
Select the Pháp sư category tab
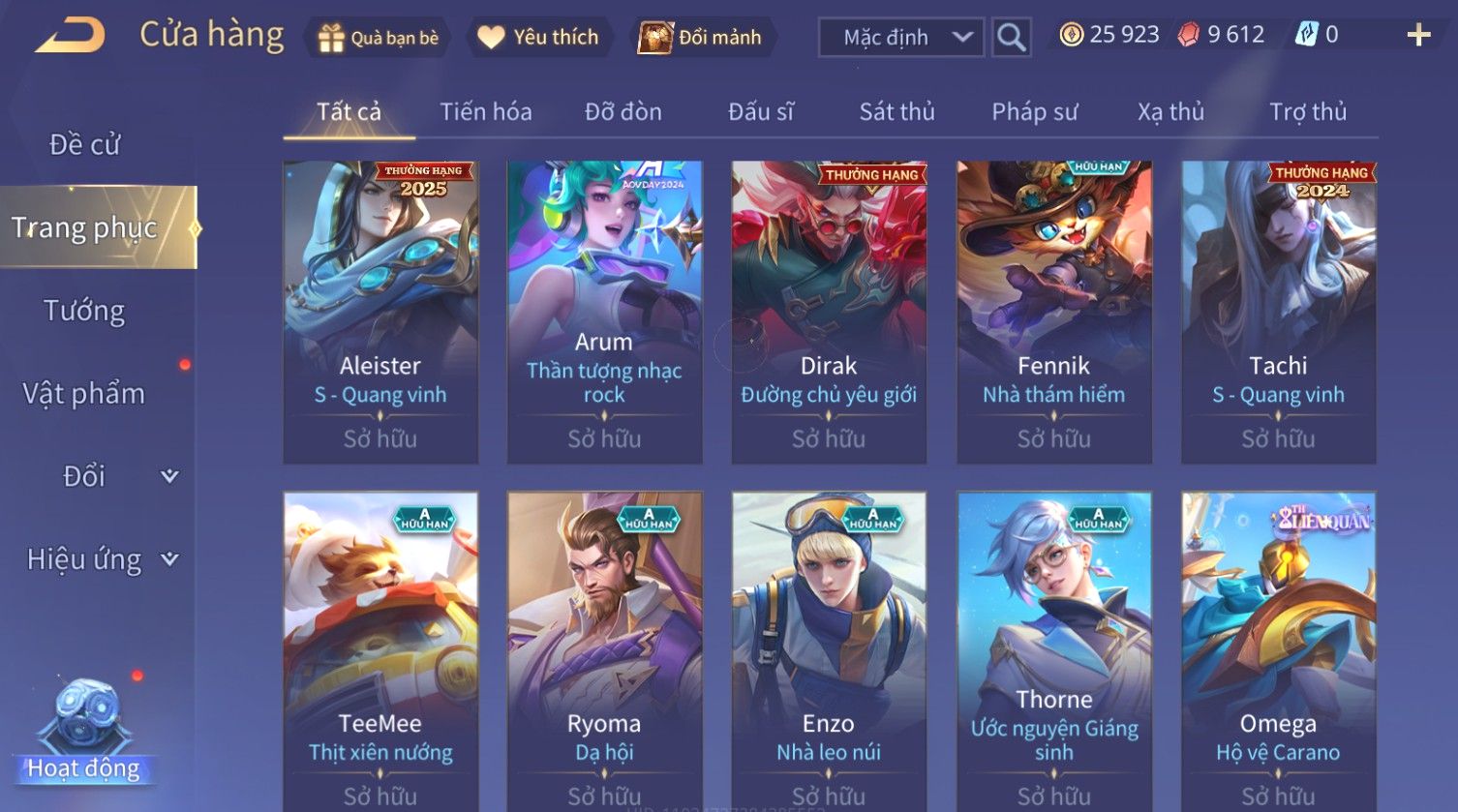coord(1034,112)
